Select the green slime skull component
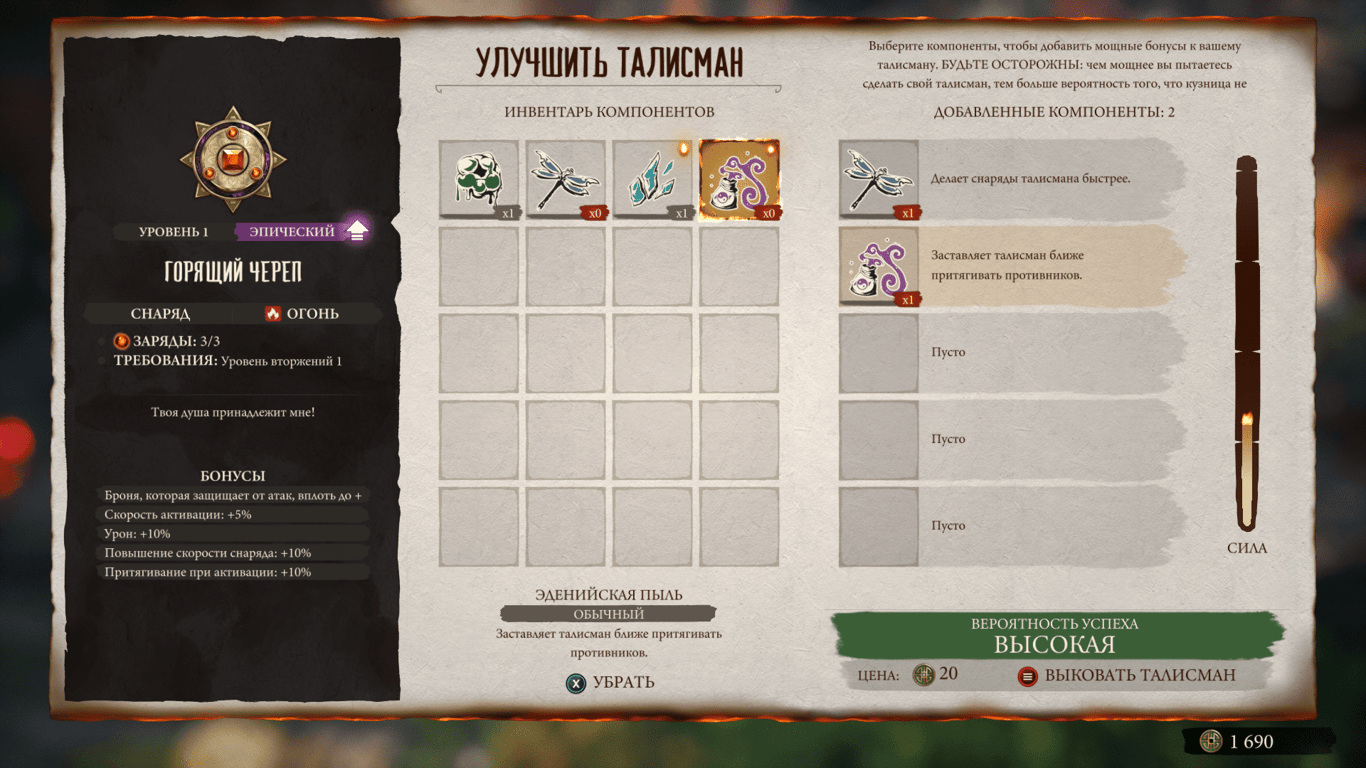Screen dimensions: 1366x768 click(479, 179)
